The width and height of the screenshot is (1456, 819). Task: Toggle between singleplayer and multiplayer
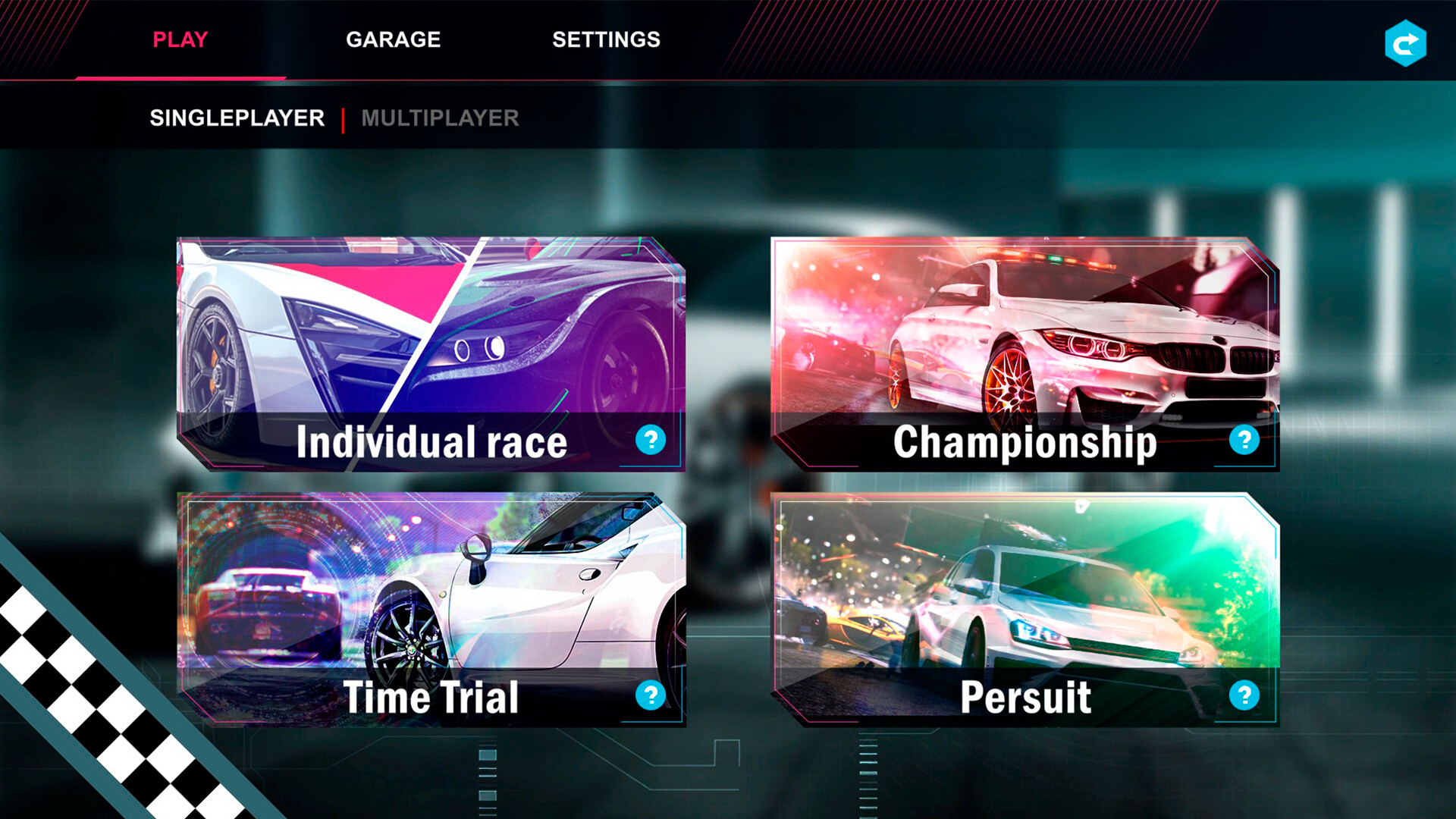[x=441, y=118]
